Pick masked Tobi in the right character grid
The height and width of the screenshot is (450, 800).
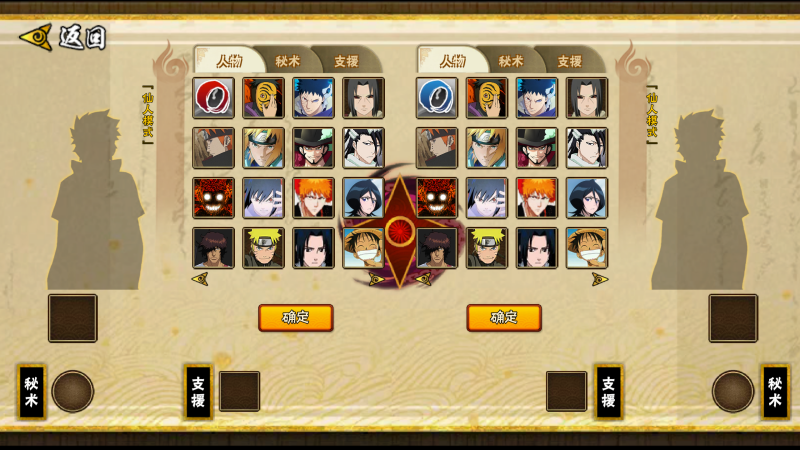tap(487, 98)
